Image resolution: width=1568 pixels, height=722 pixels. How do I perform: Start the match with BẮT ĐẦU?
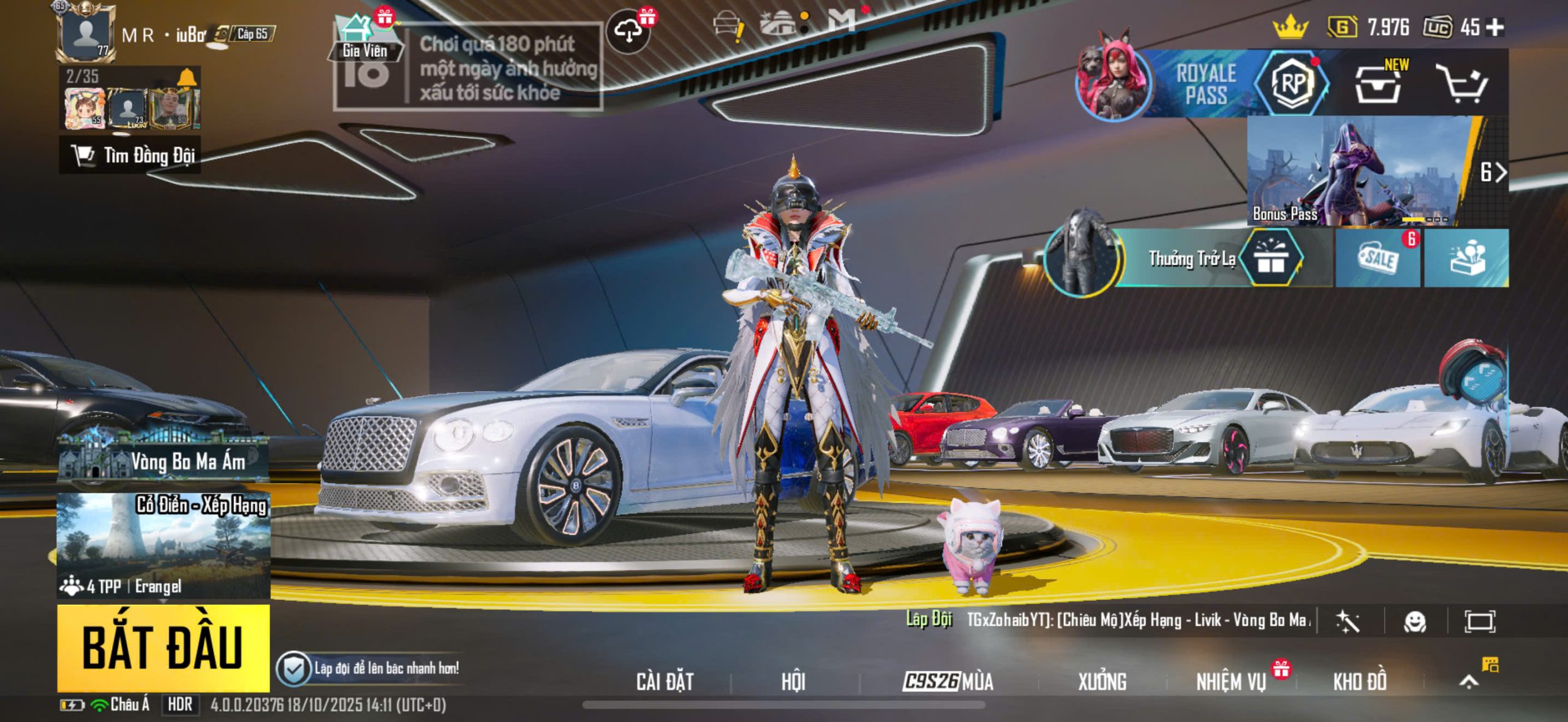[x=163, y=647]
